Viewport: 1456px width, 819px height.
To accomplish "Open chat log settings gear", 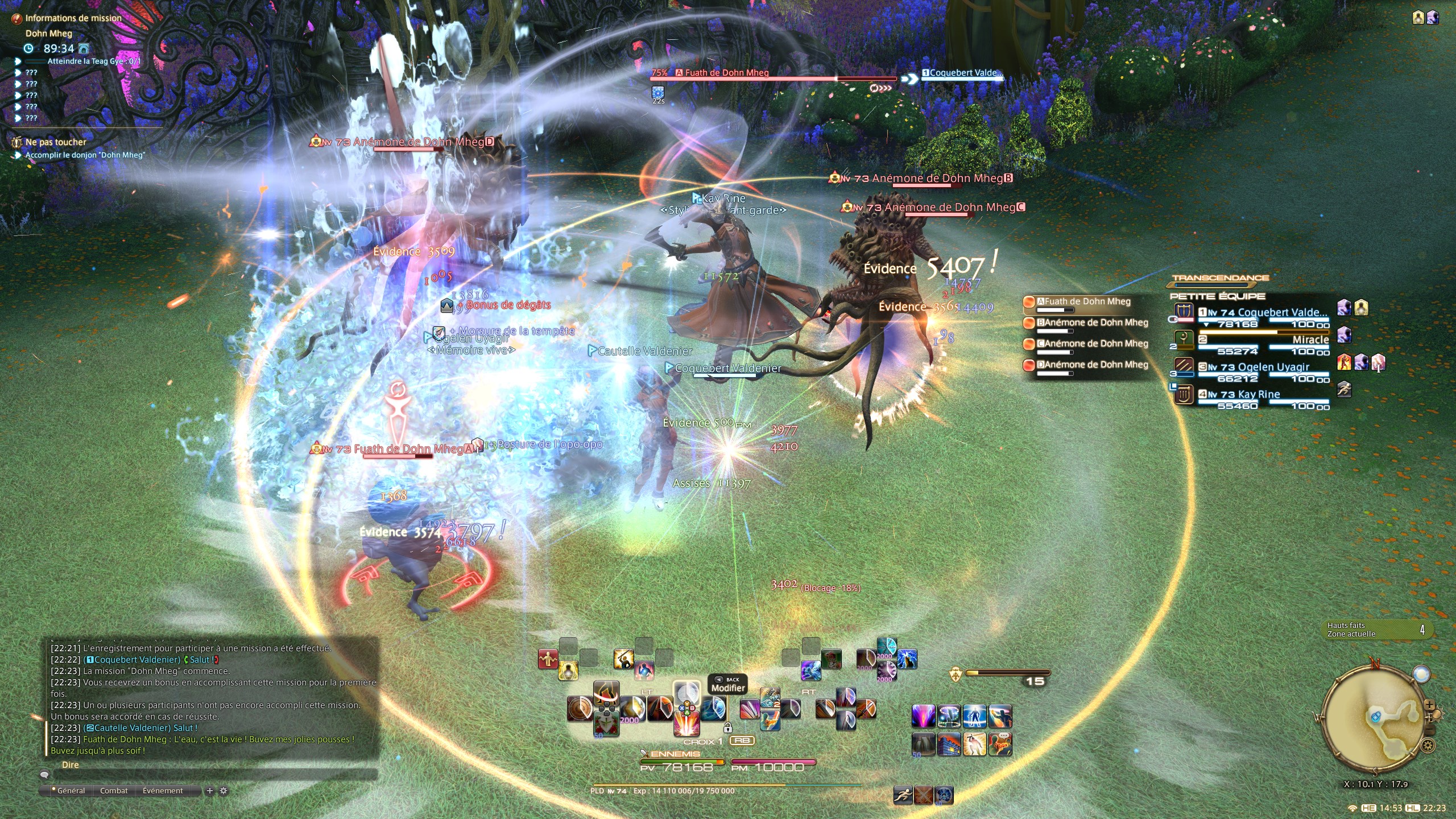I will 224,791.
